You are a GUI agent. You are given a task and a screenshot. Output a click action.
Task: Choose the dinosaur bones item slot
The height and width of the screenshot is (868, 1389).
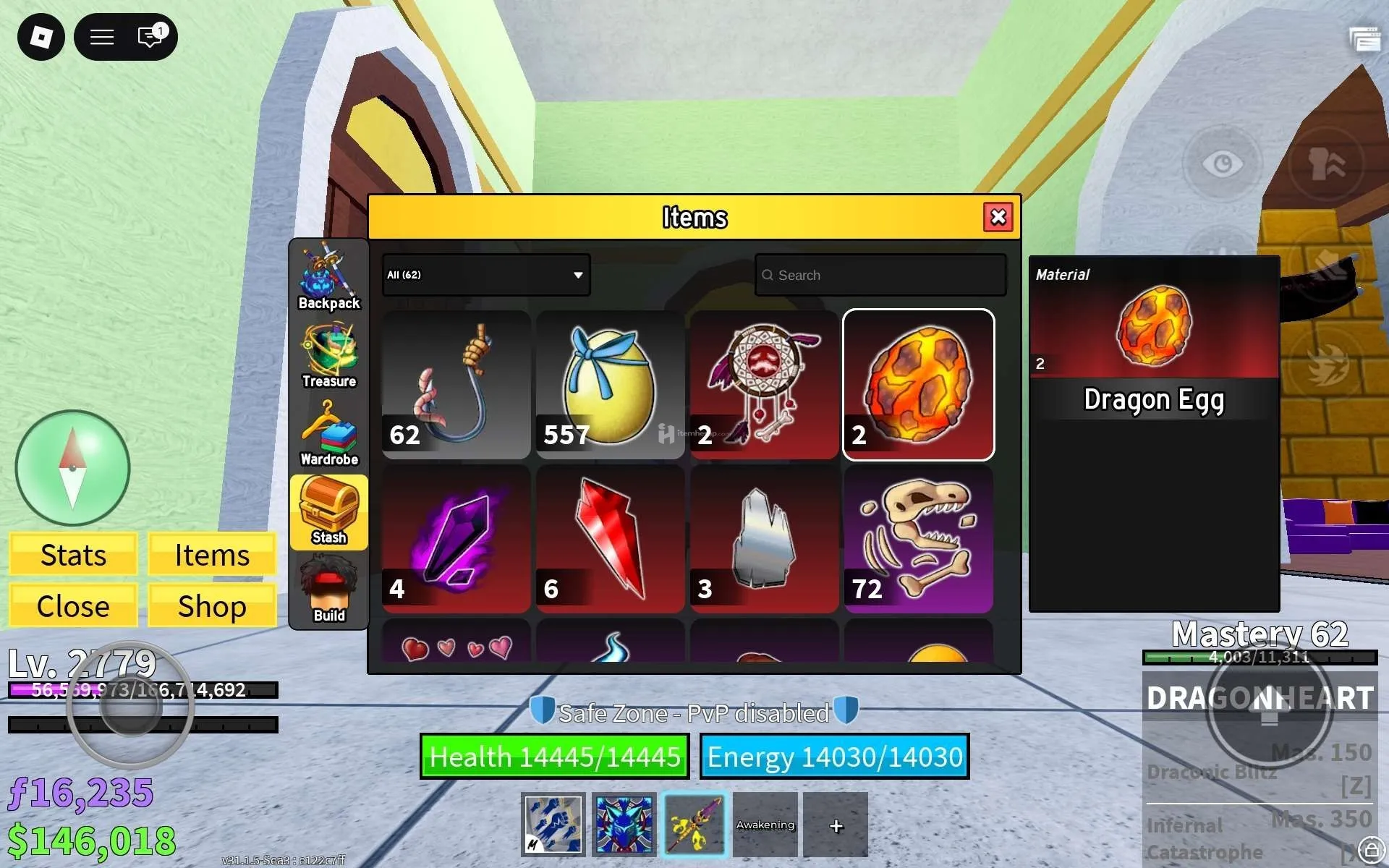pos(918,539)
